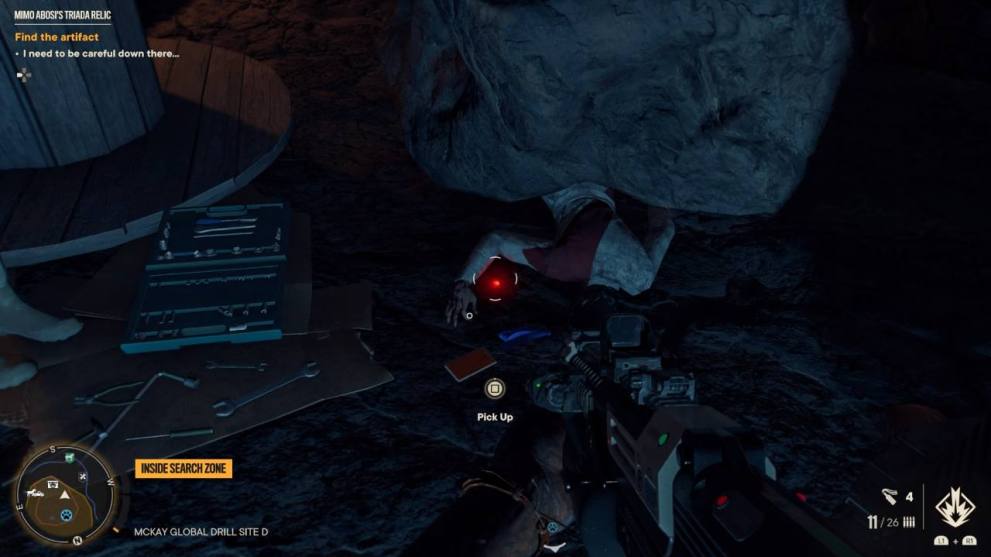Screen dimensions: 991x557
Task: Open the Mimo Abosi's Triada Relic quest tracker
Action: [62, 17]
